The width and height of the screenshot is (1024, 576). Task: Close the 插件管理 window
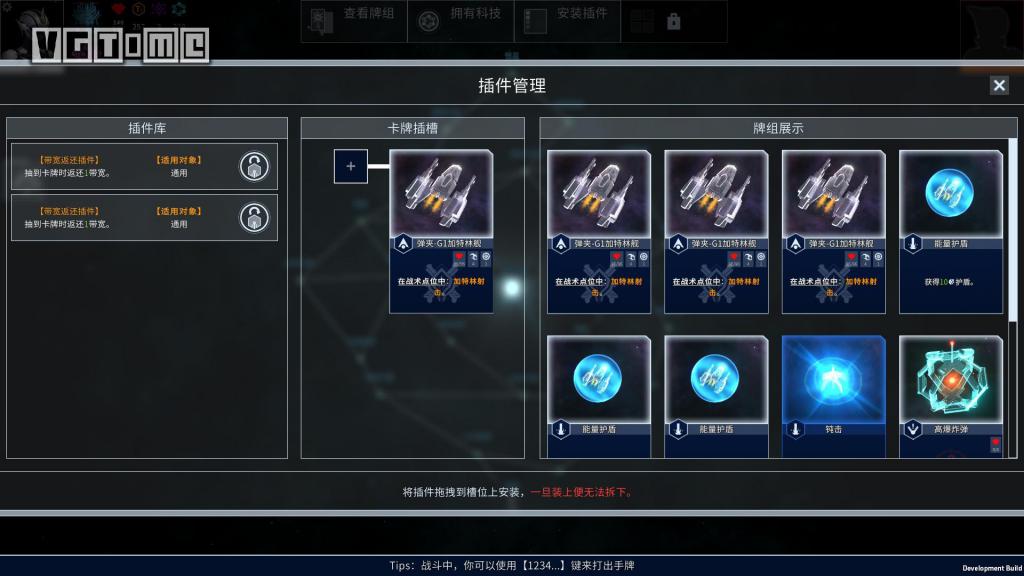[999, 85]
